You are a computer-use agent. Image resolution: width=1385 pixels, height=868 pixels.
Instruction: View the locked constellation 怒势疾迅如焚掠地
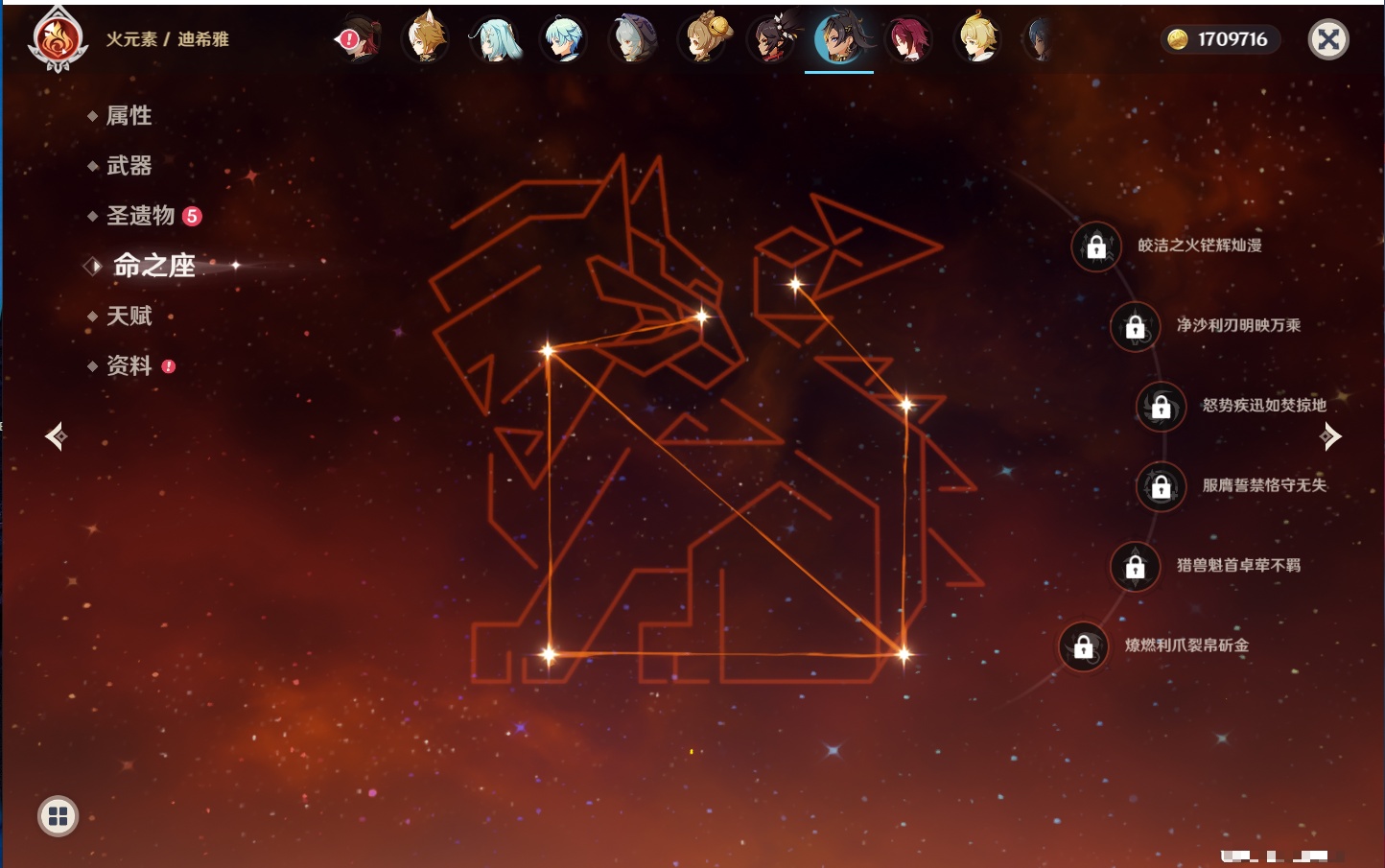pyautogui.click(x=1162, y=406)
